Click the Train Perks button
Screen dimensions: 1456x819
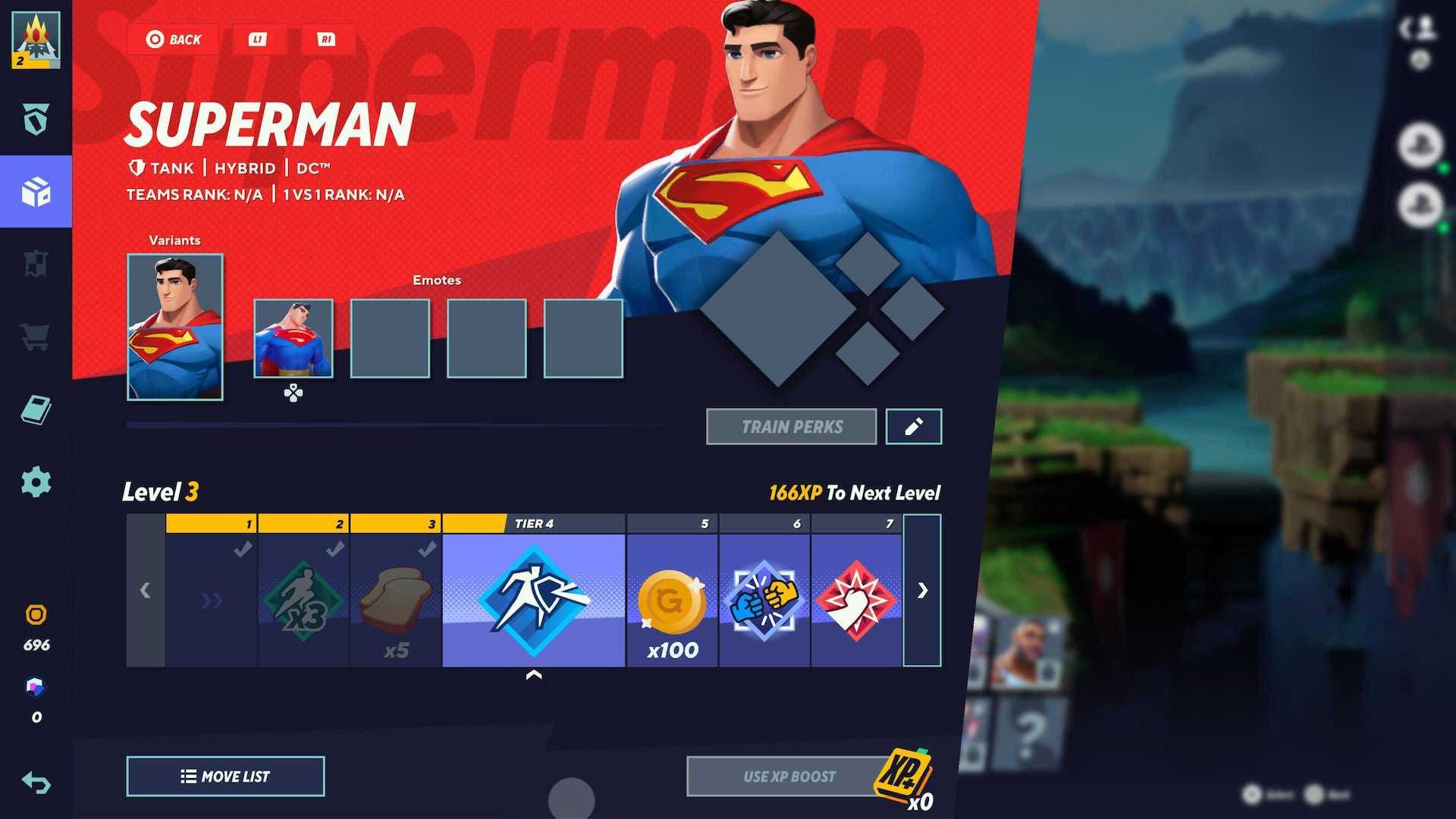[x=792, y=426]
